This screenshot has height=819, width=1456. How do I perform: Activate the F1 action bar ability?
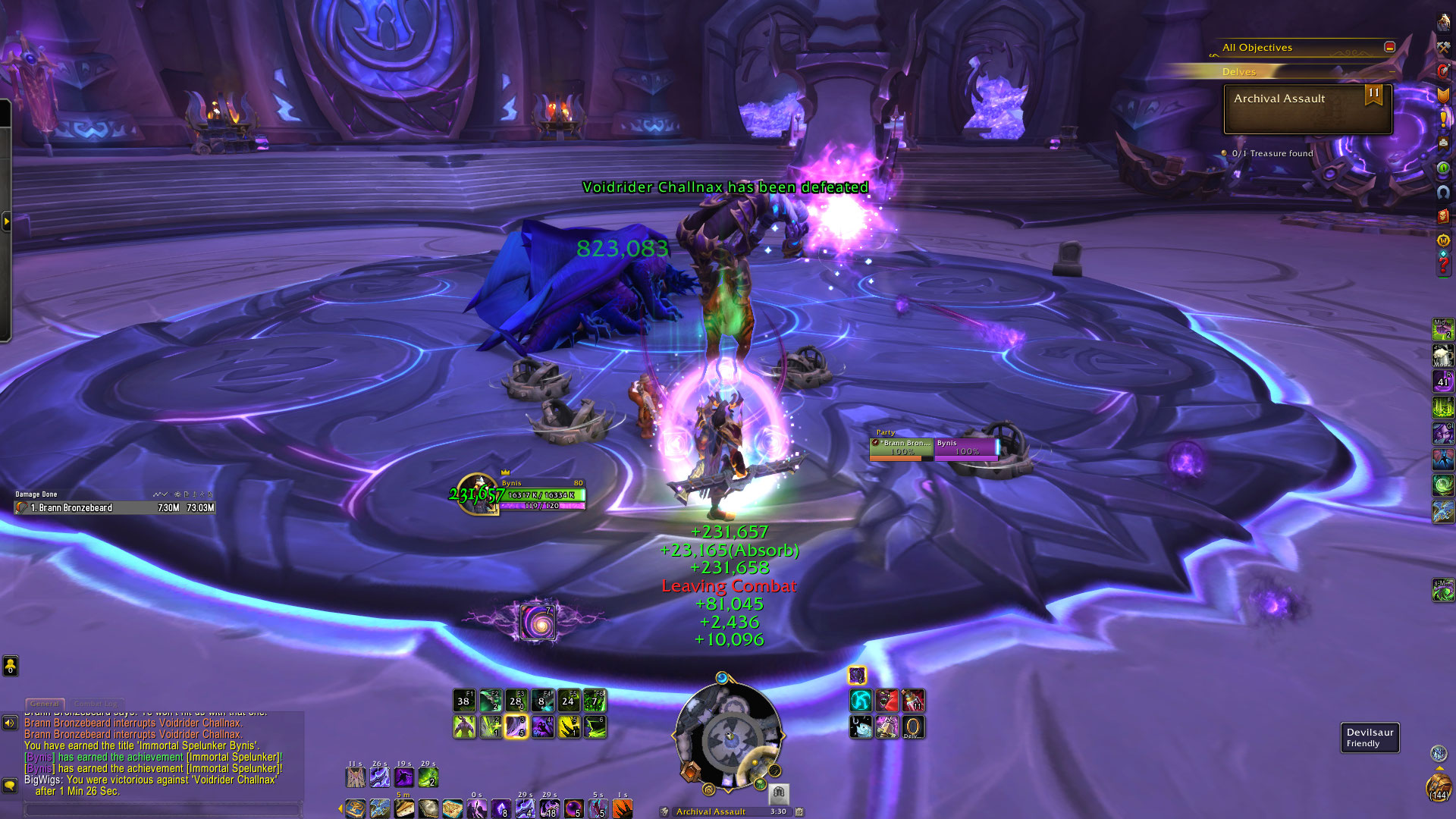[x=464, y=700]
